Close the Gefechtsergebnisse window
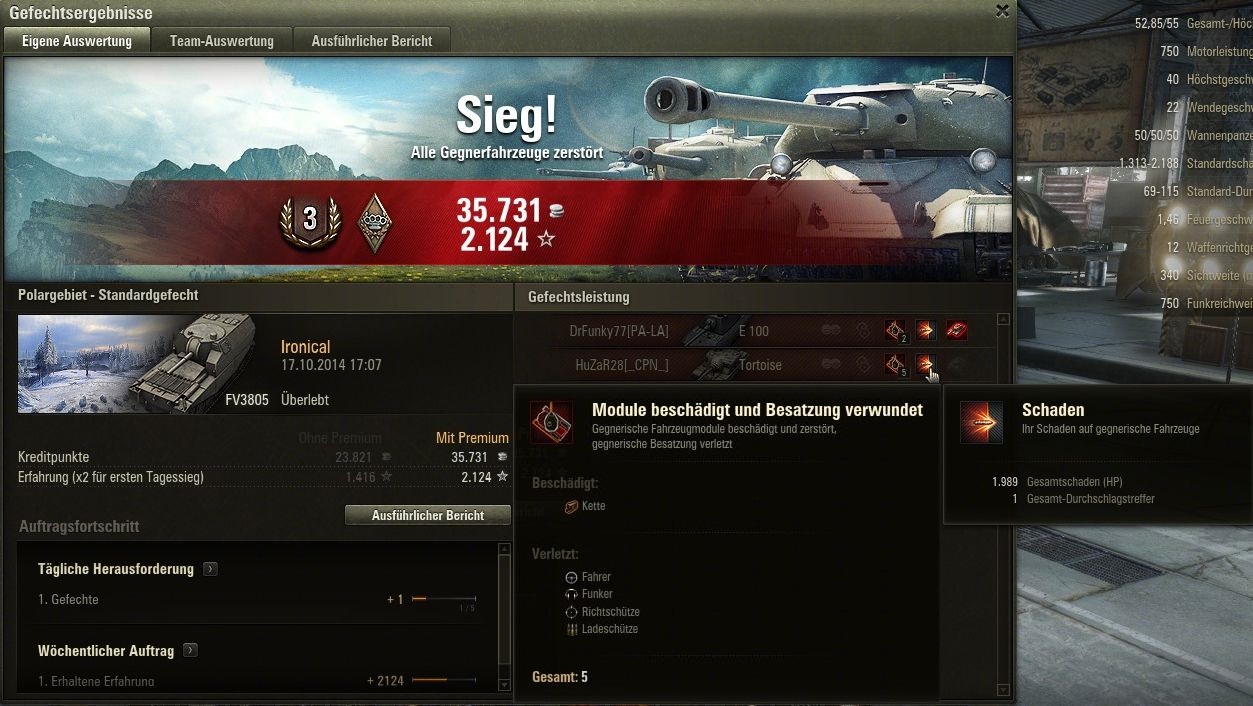 (1002, 11)
